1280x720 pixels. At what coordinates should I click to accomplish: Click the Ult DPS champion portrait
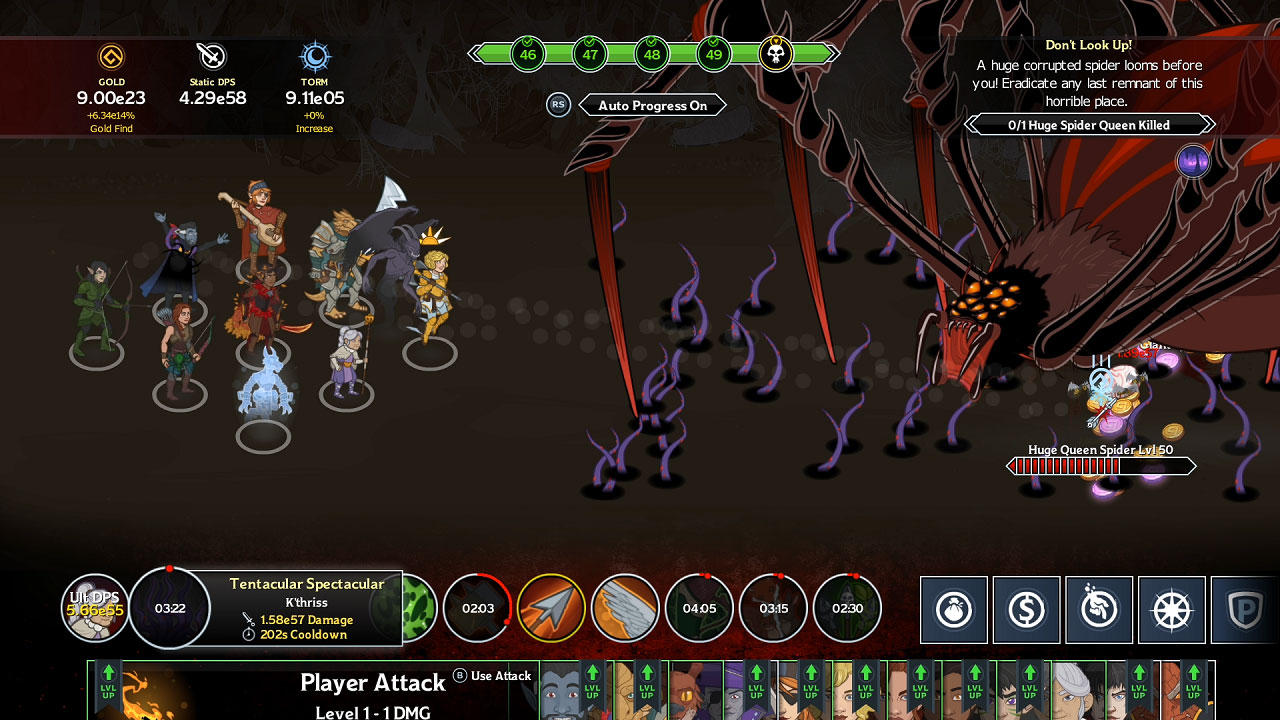pos(95,608)
